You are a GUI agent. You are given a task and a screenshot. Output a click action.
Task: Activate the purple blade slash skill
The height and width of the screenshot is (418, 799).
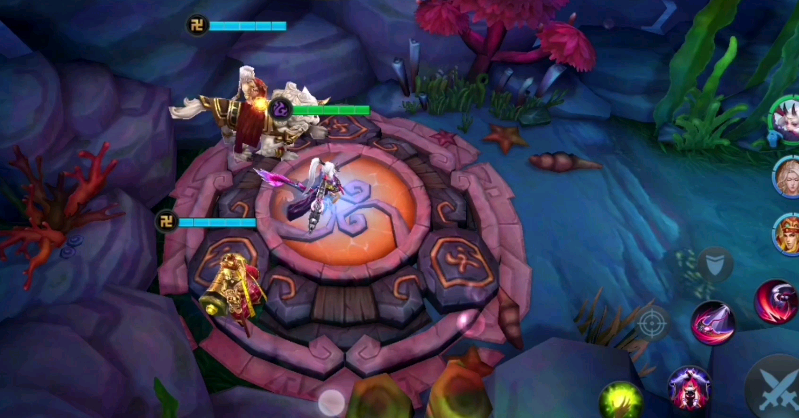(x=712, y=323)
